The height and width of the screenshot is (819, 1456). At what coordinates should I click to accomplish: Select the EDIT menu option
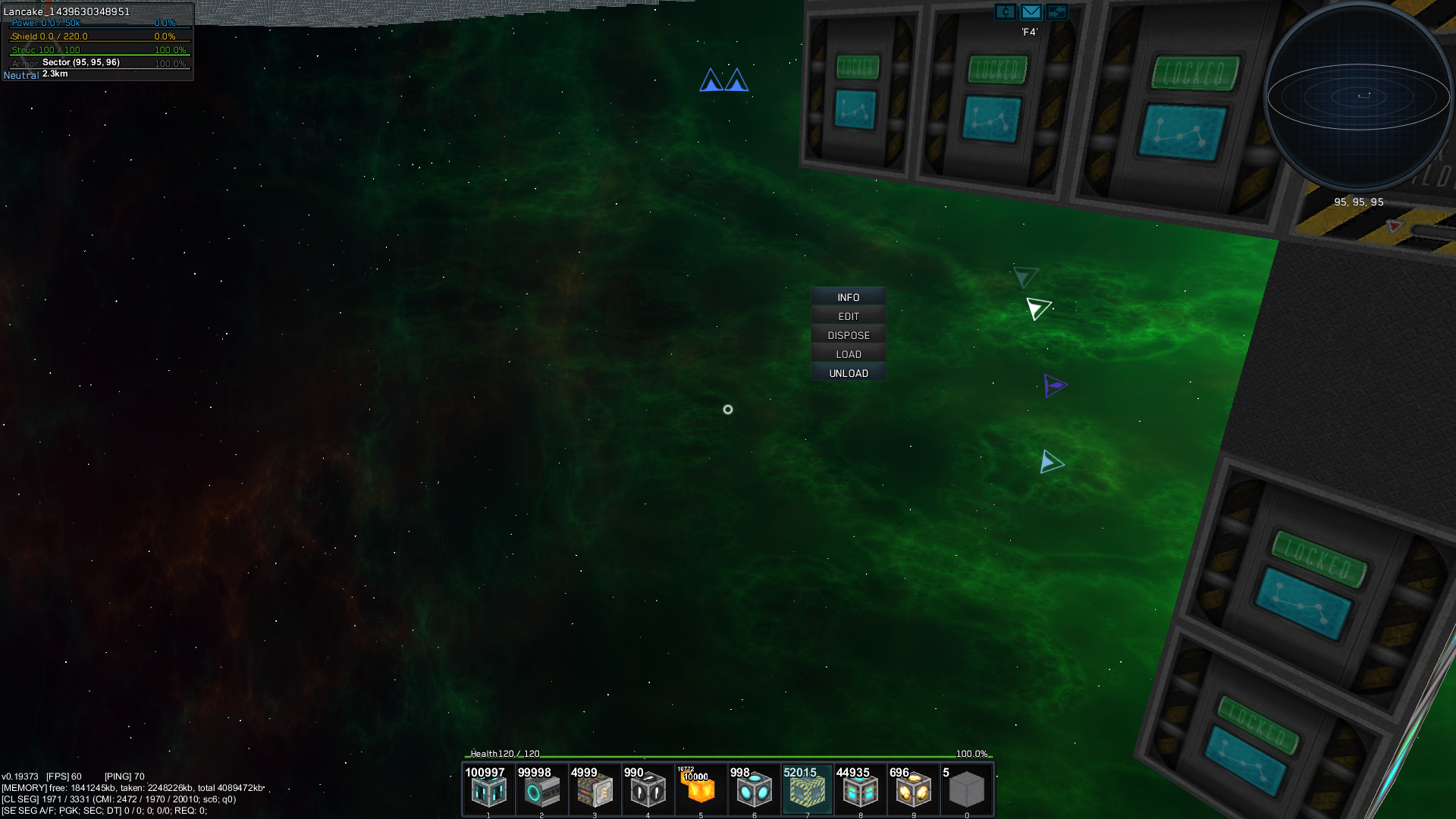[x=849, y=316]
